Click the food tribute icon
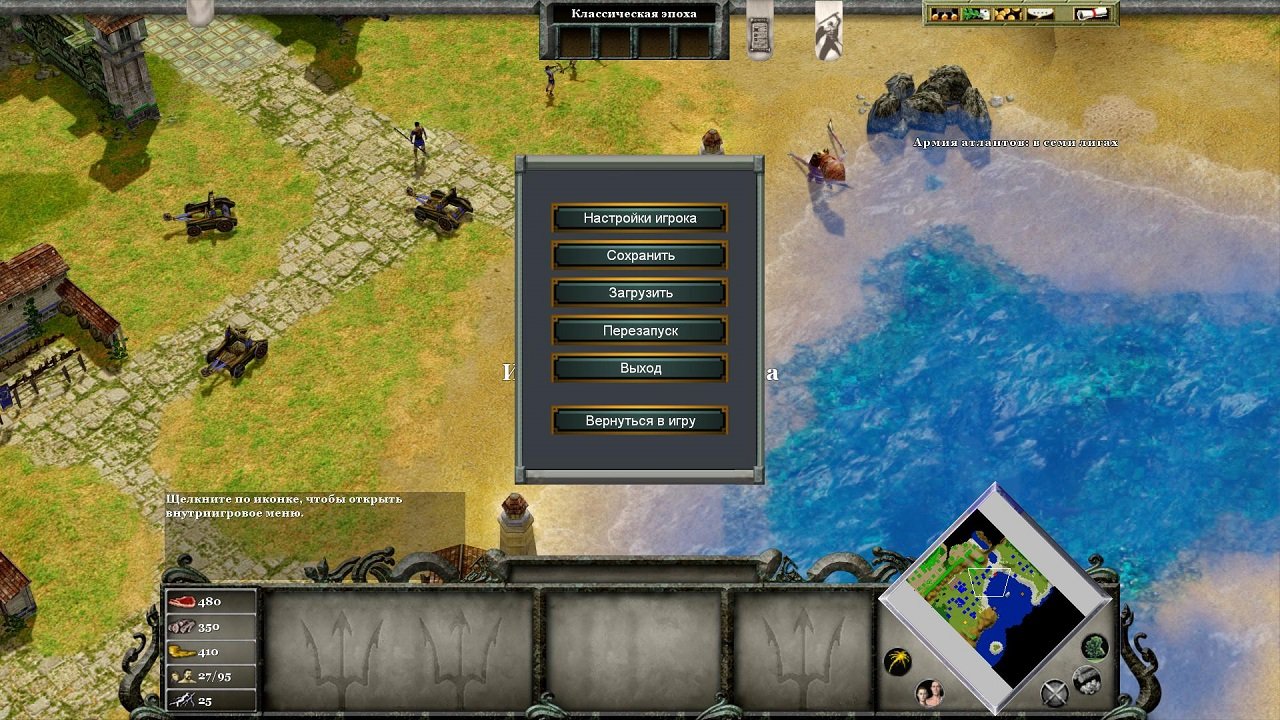 (945, 14)
